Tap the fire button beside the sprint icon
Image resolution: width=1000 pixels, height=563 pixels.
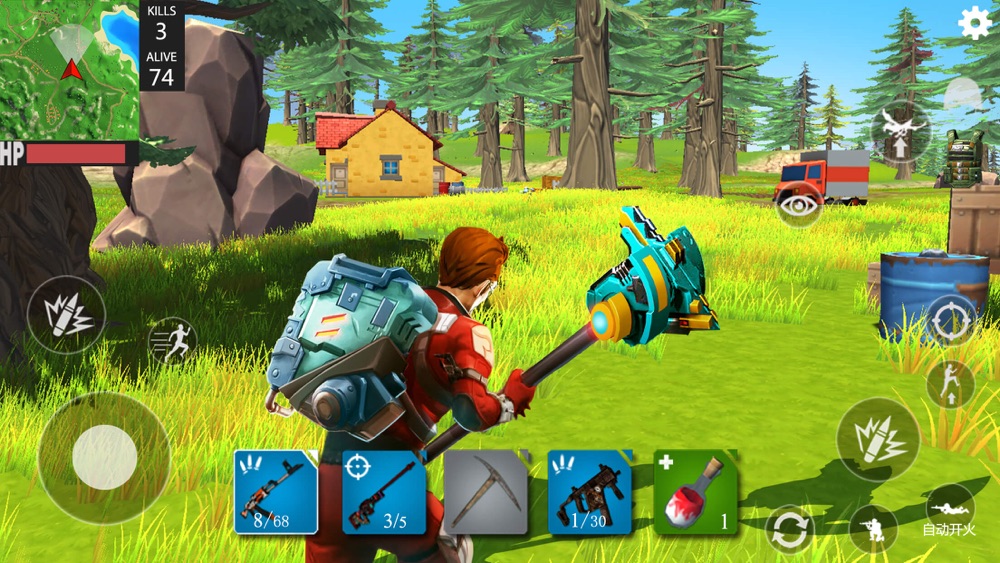point(66,315)
